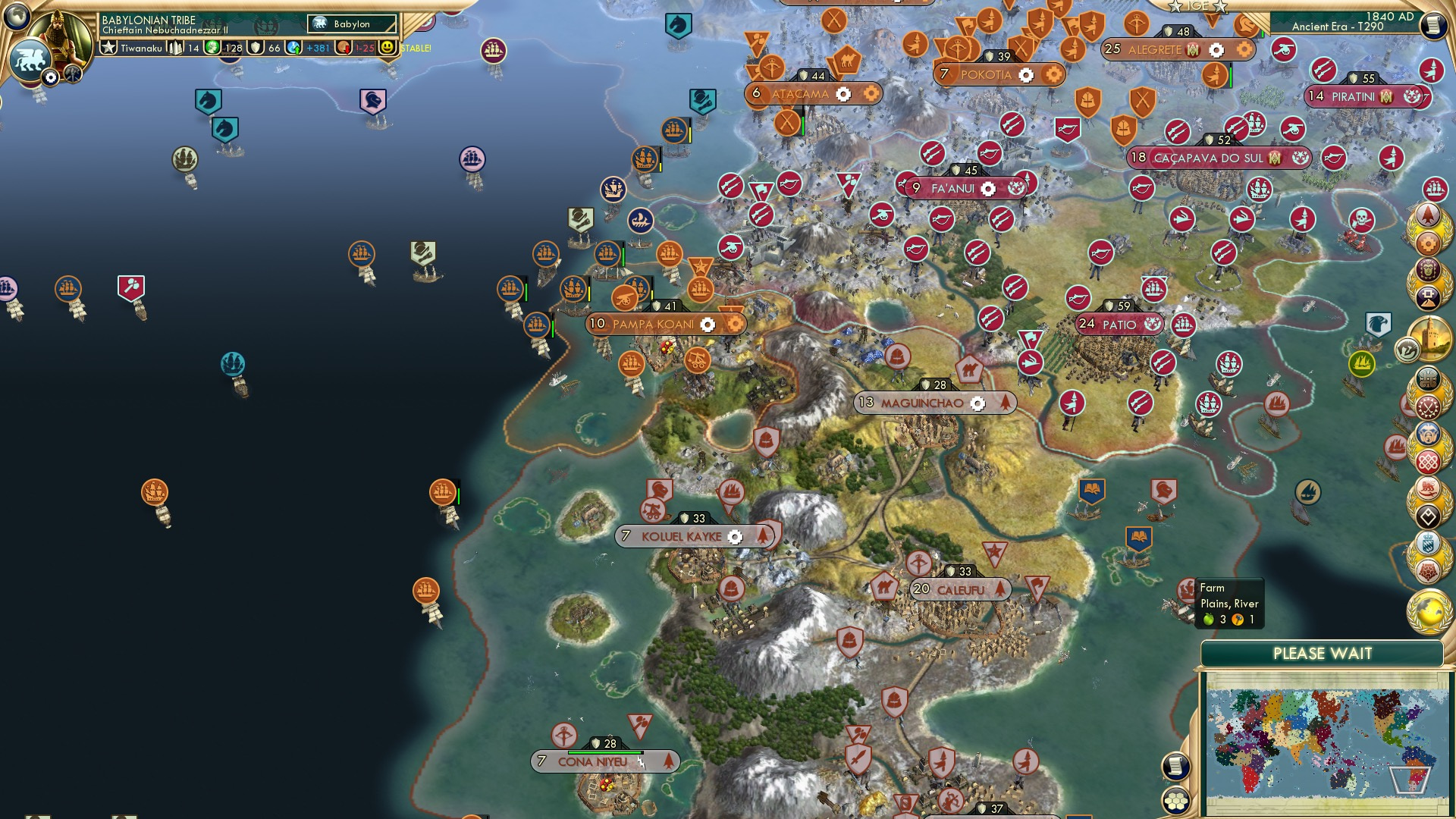The width and height of the screenshot is (1456, 819).
Task: Click the green health bar beside the orange caravel
Action: click(457, 493)
